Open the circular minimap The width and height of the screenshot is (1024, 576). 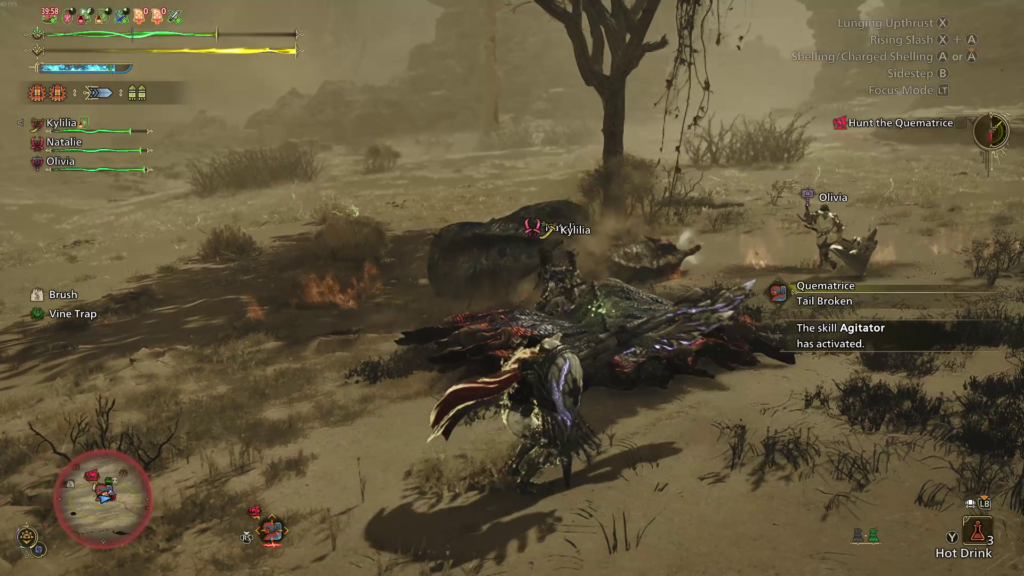(x=103, y=498)
